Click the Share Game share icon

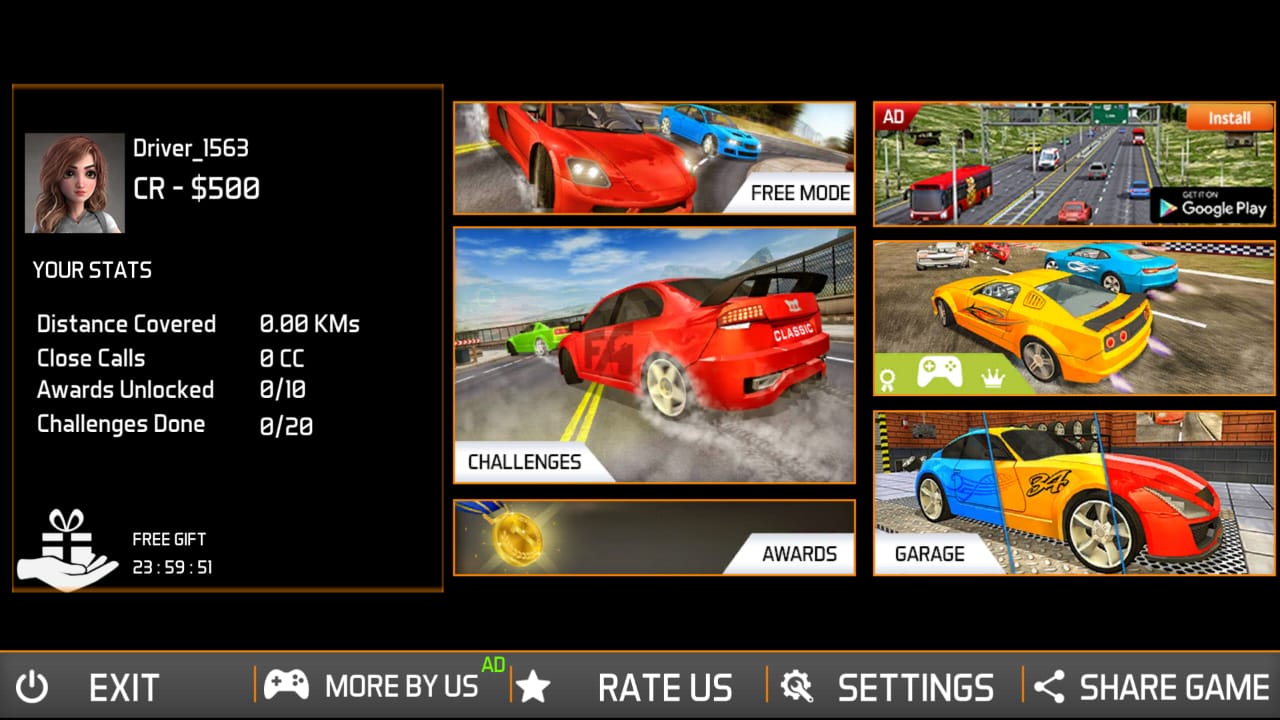1049,686
